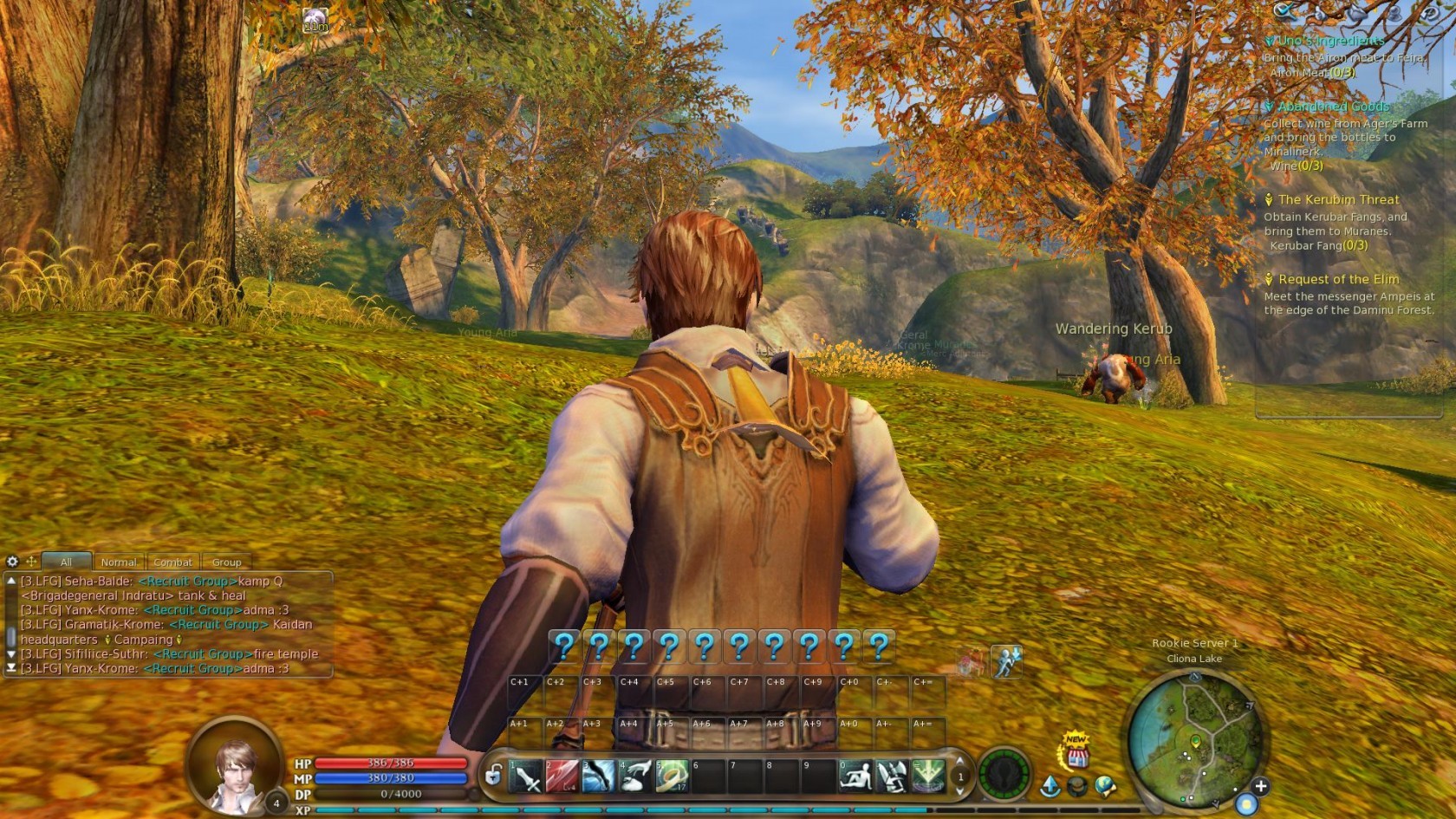Open the Request of the Elim quest

(x=1338, y=279)
